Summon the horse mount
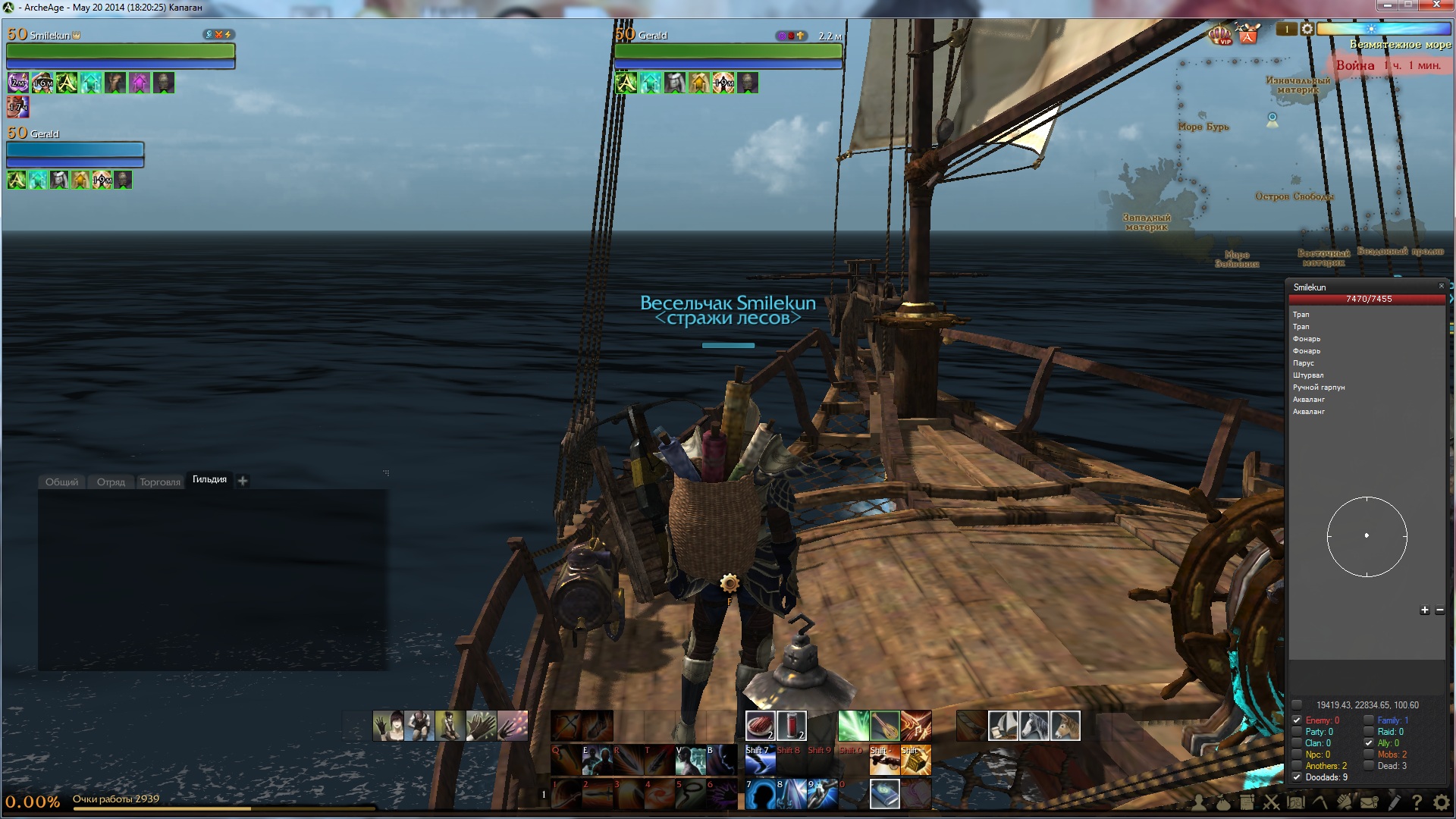 coord(1034,726)
